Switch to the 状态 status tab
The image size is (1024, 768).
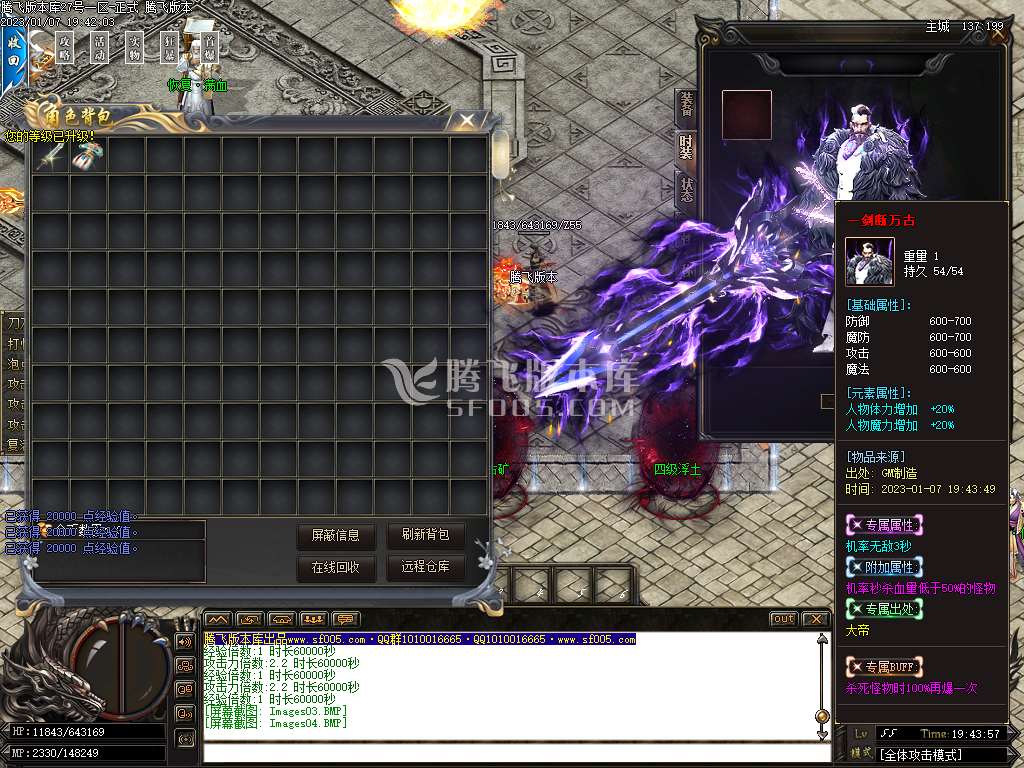pyautogui.click(x=686, y=190)
